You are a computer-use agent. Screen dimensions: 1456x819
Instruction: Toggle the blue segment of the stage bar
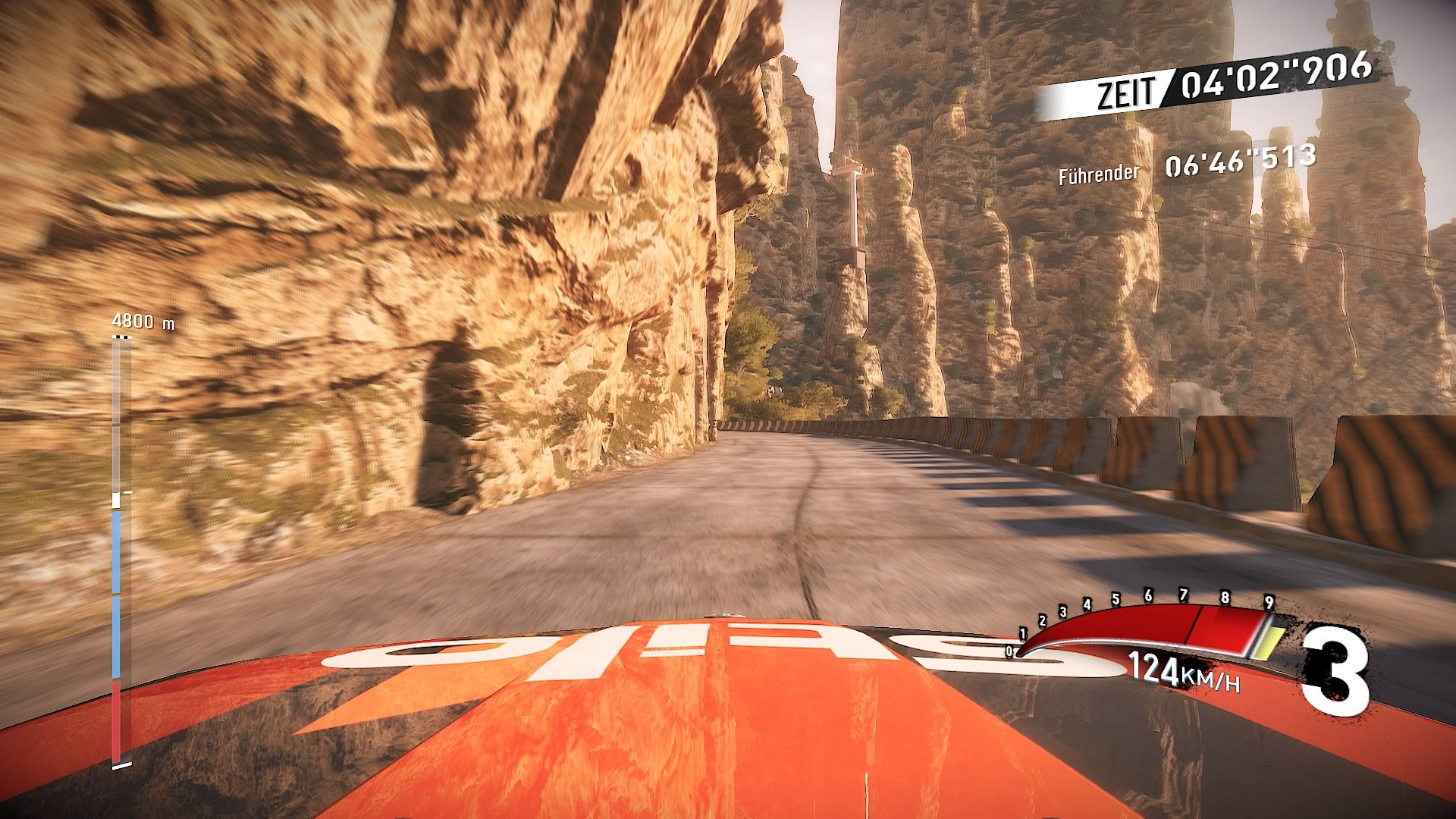pyautogui.click(x=117, y=591)
